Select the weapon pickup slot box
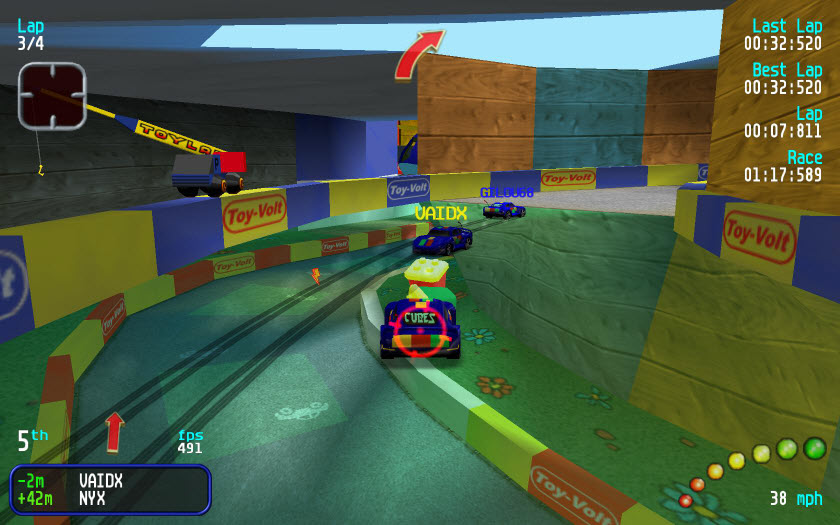The image size is (840, 525). [52, 95]
